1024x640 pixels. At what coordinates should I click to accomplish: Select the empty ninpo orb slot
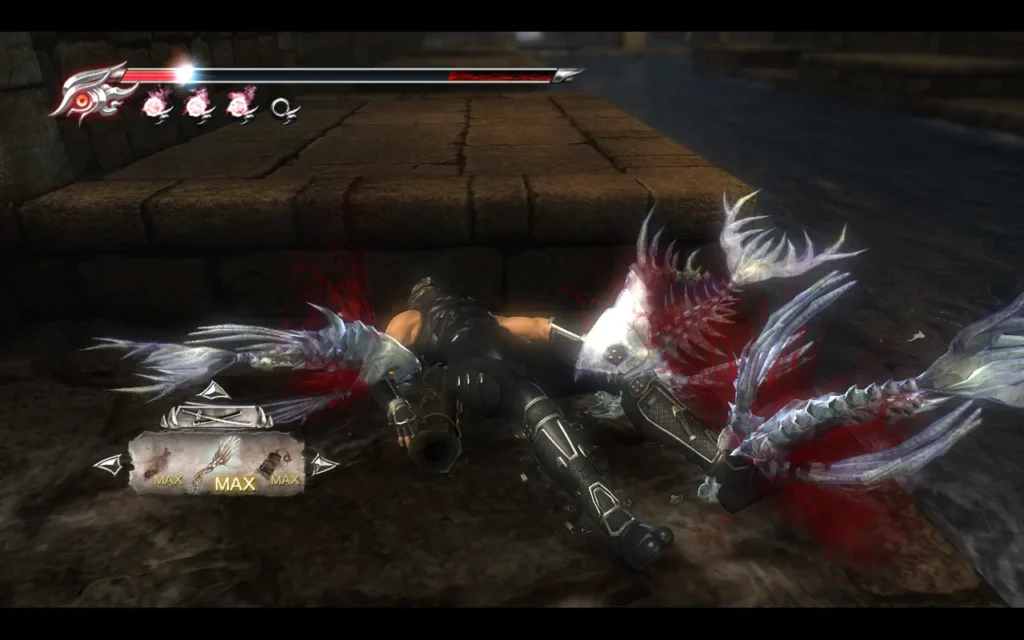tap(284, 106)
